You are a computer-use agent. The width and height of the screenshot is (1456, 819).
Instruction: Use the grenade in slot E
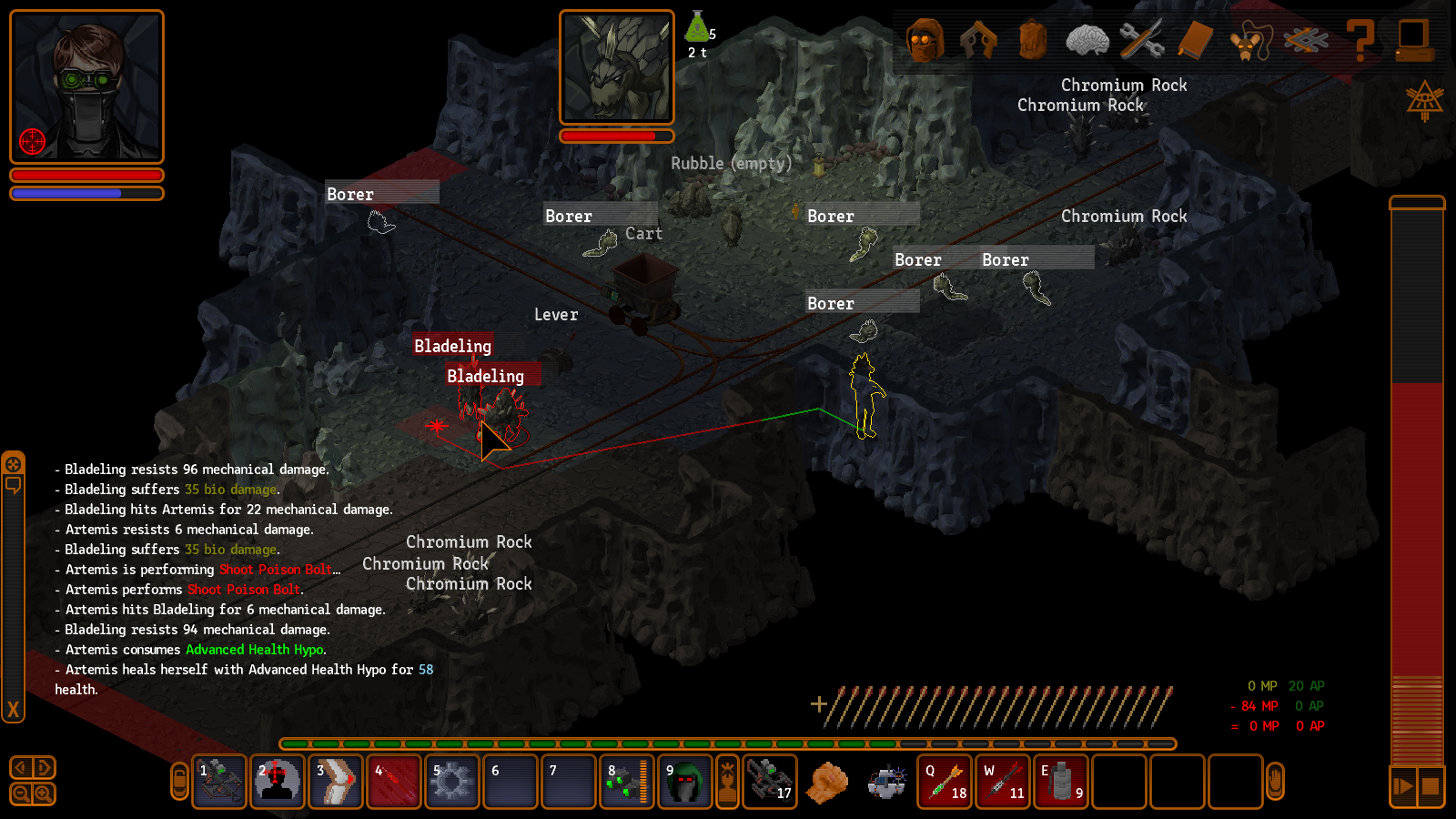click(x=1061, y=782)
